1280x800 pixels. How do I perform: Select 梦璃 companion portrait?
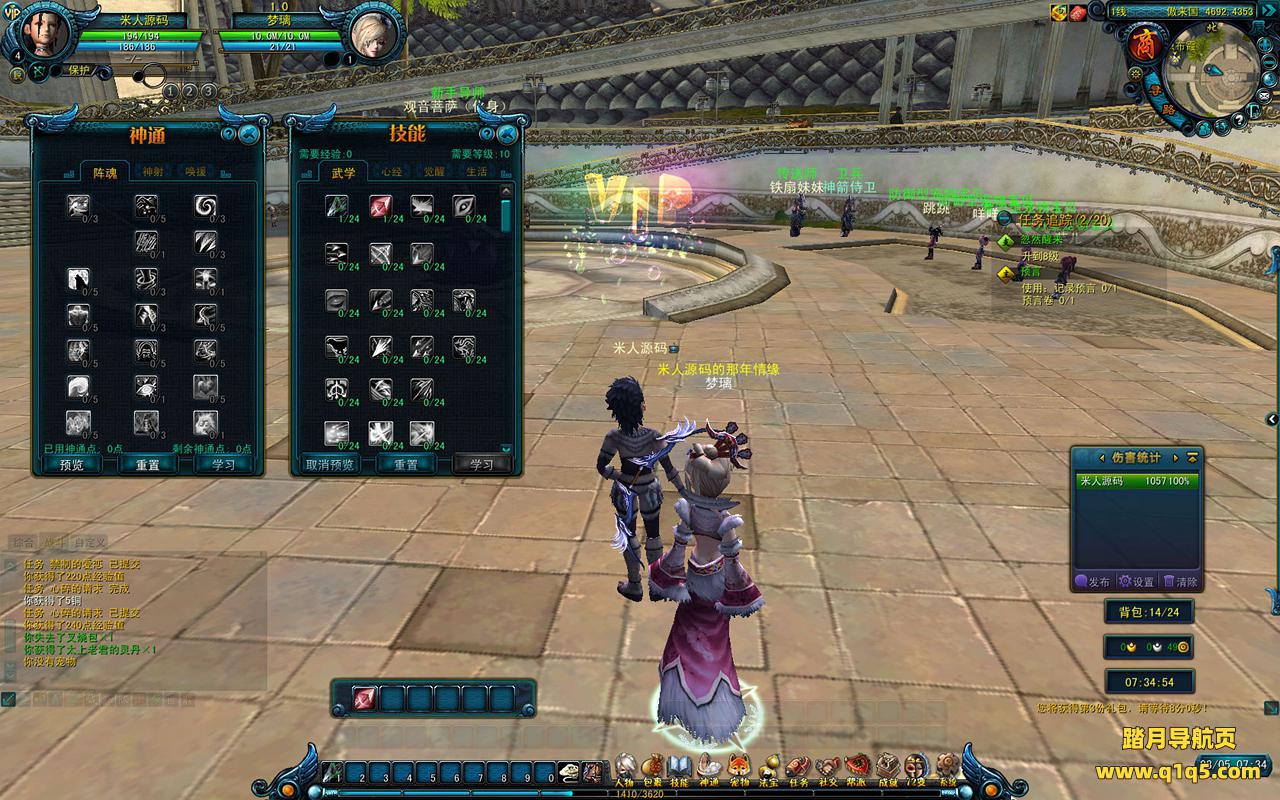375,37
